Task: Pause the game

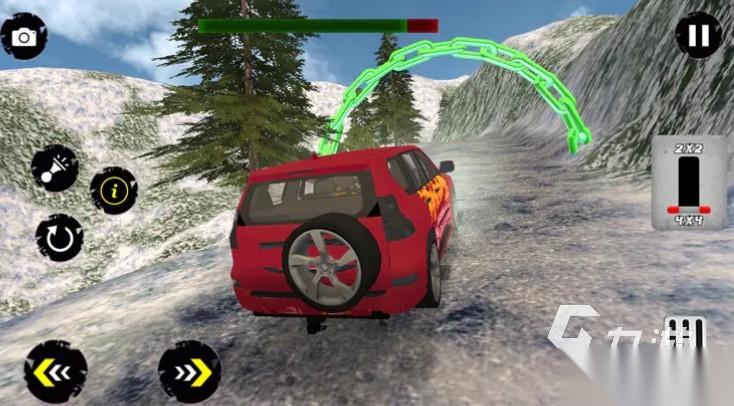Action: (x=698, y=37)
